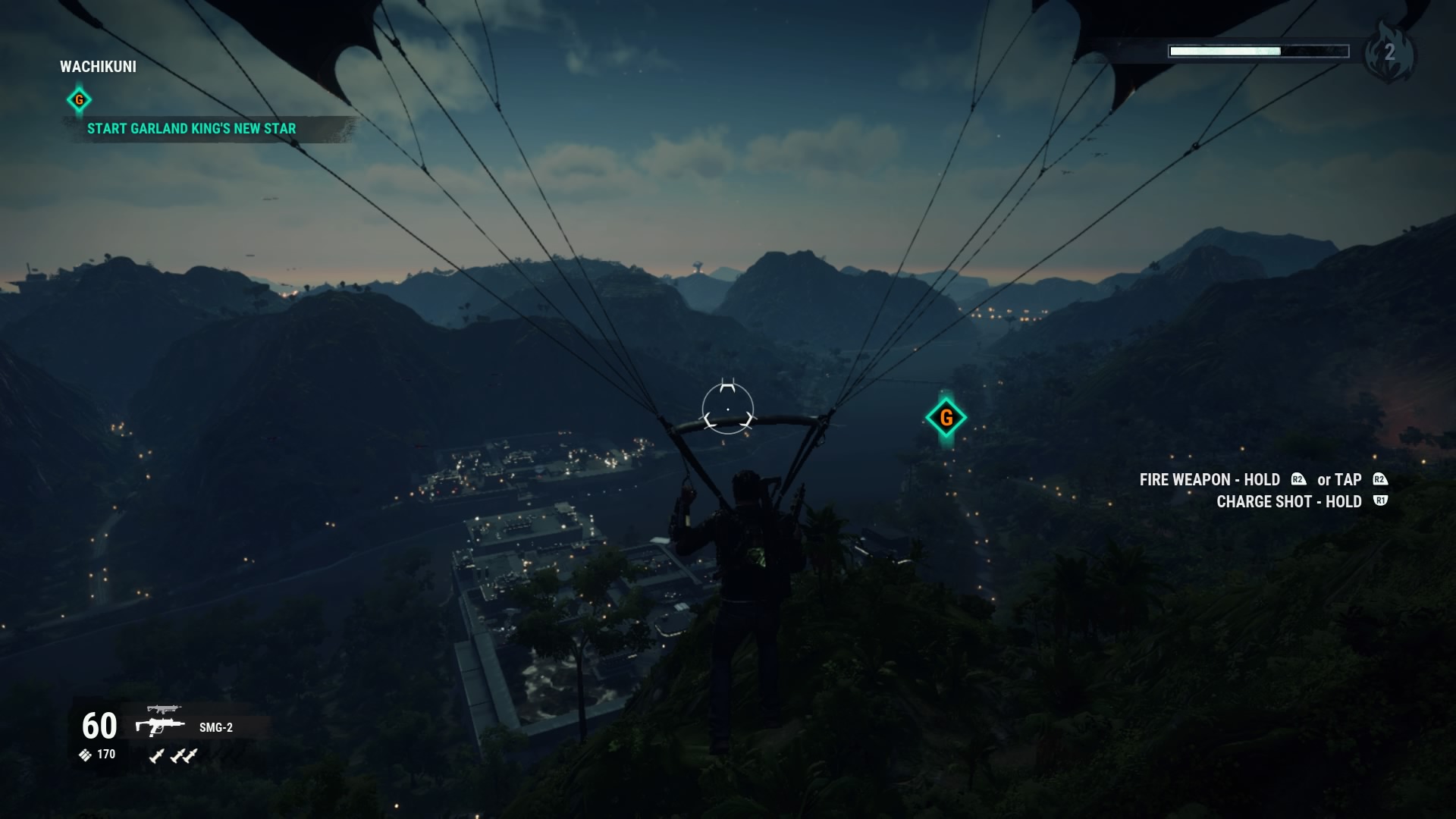
Task: Click the R2 button prompt after FIRE WEAPON
Action: pyautogui.click(x=1298, y=479)
